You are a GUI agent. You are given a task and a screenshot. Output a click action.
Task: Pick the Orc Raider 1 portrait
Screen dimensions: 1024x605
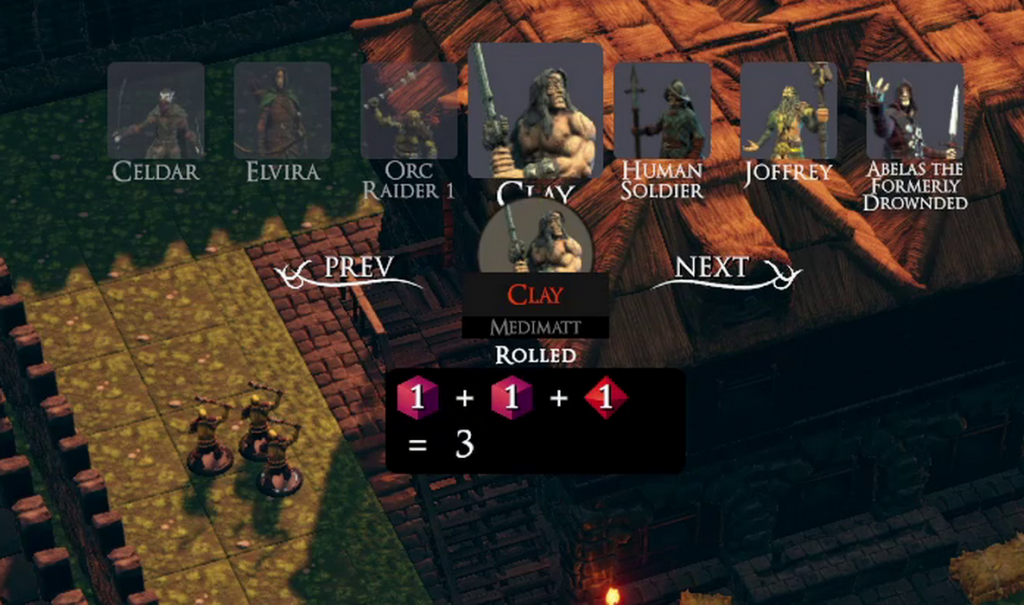pyautogui.click(x=409, y=110)
